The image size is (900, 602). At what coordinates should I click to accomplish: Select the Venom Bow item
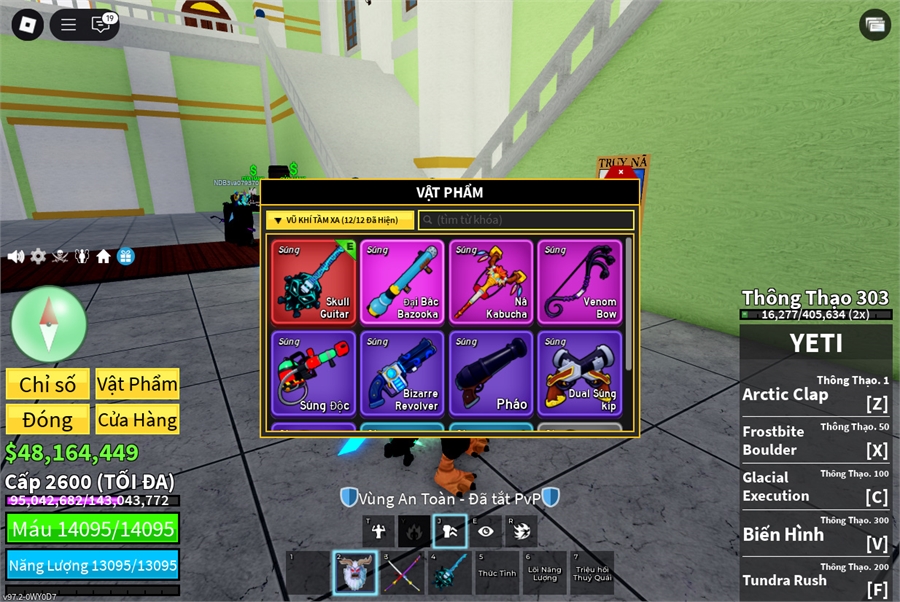[579, 282]
